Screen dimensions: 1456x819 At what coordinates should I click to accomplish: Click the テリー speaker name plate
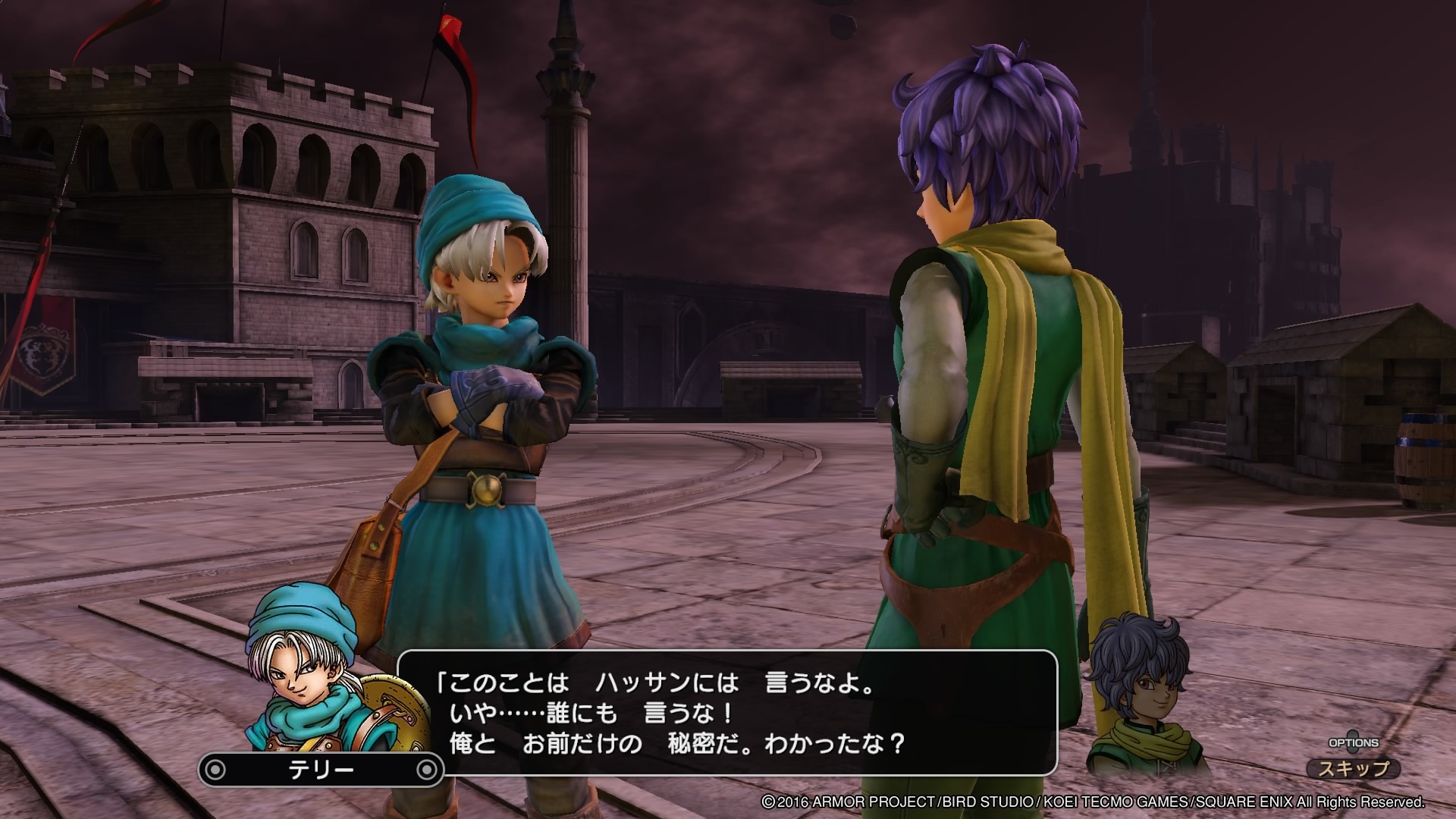click(321, 770)
